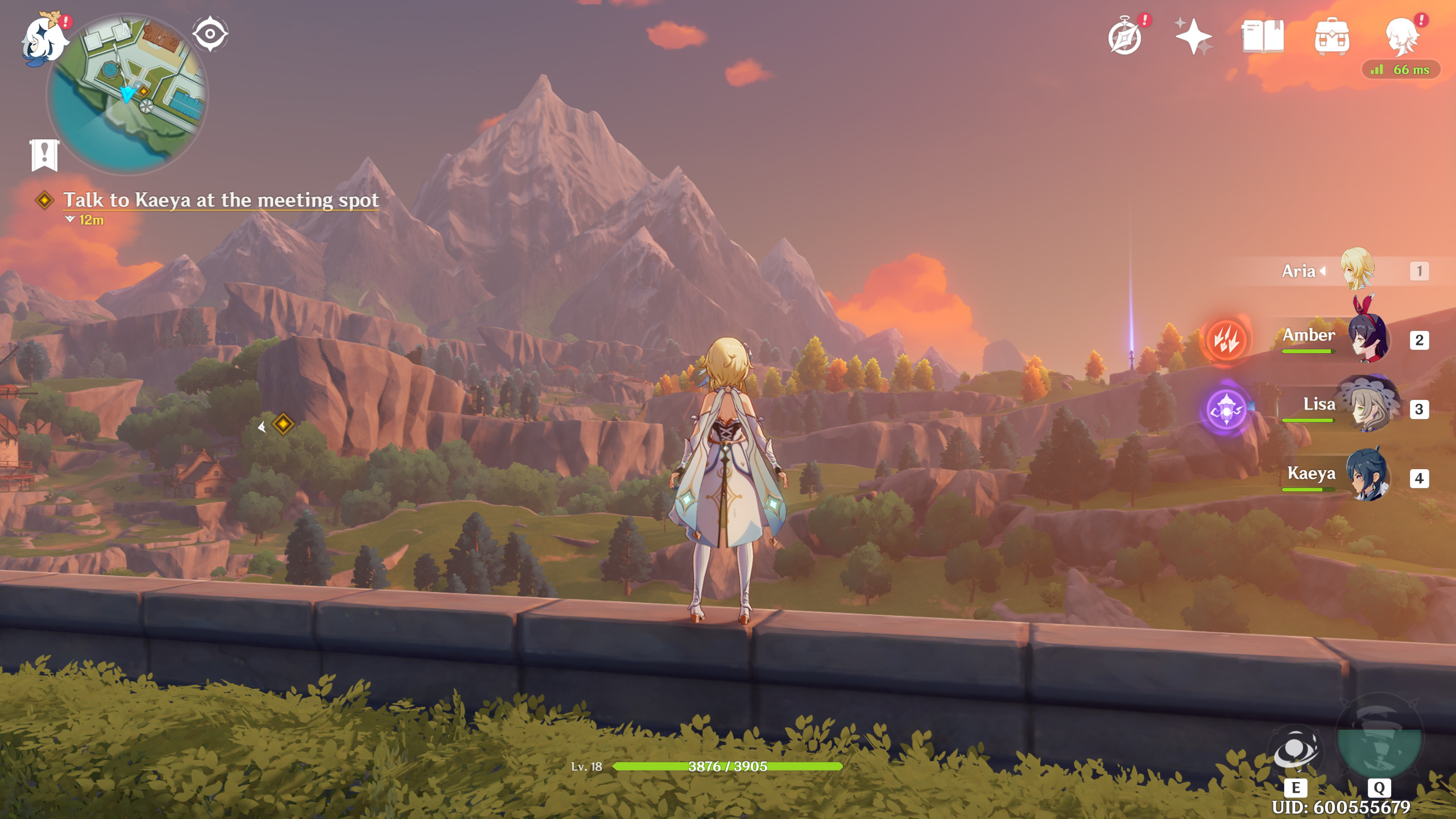Switch to party member Aria
Image resolution: width=1456 pixels, height=819 pixels.
[x=1357, y=270]
